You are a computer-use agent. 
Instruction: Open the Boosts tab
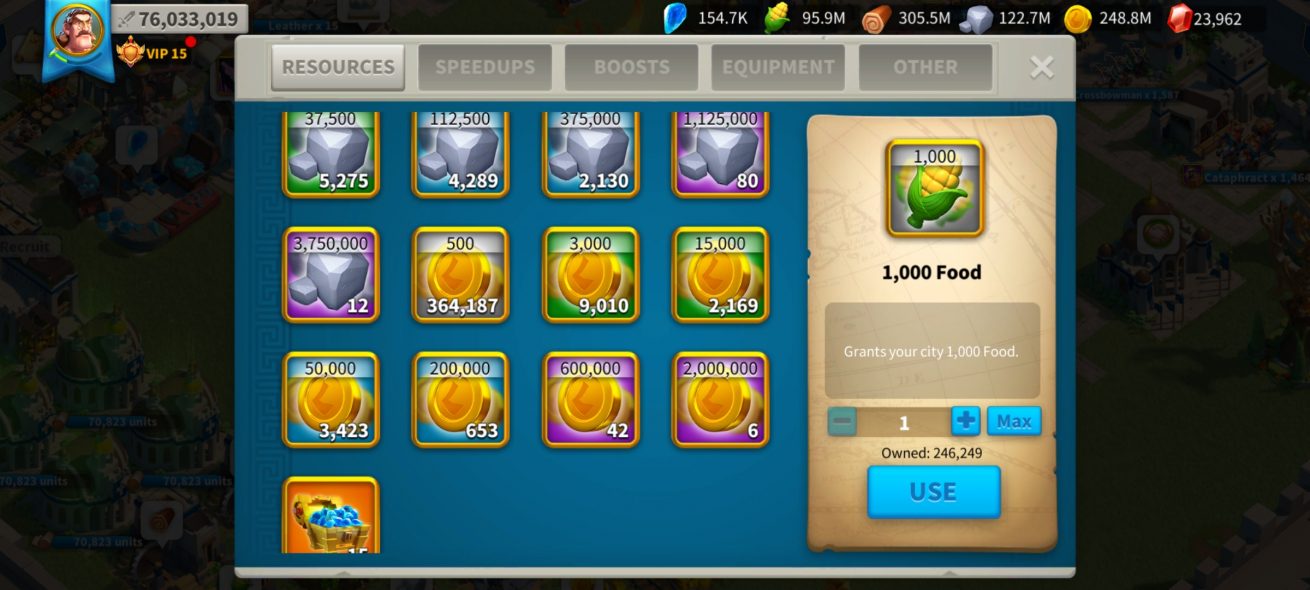pyautogui.click(x=631, y=67)
